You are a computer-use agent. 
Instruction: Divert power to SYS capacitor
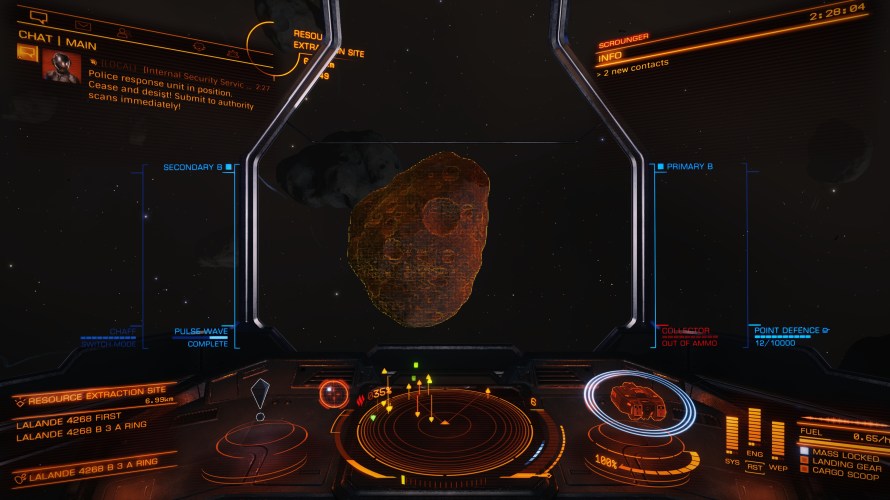731,462
